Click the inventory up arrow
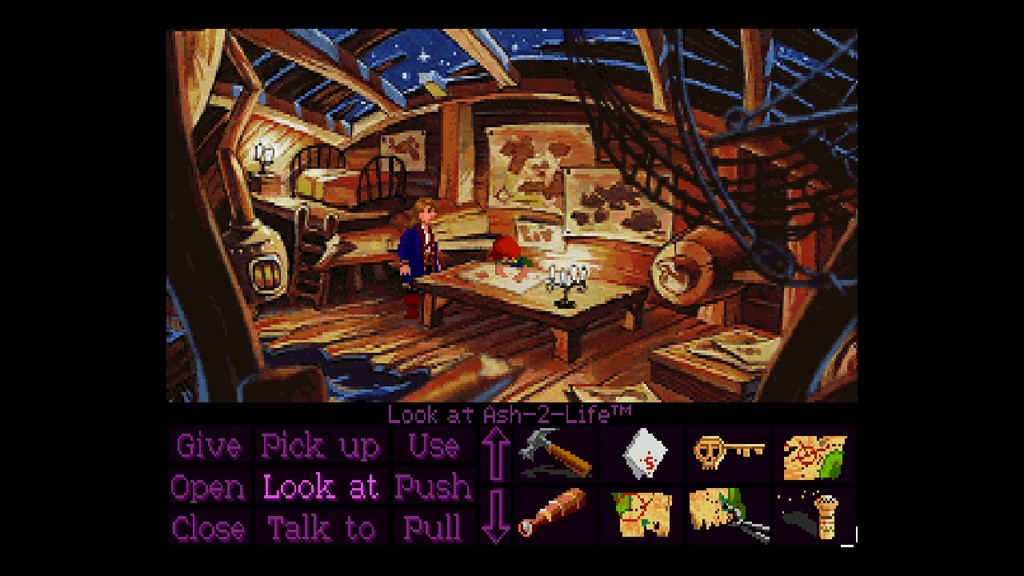 (x=495, y=453)
